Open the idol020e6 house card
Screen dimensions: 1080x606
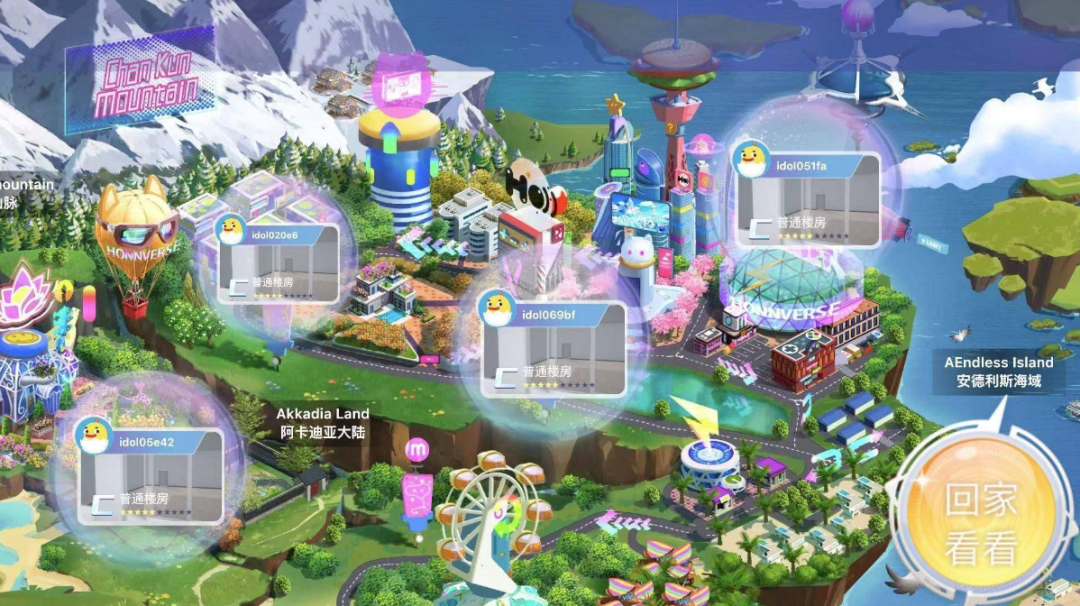[277, 257]
